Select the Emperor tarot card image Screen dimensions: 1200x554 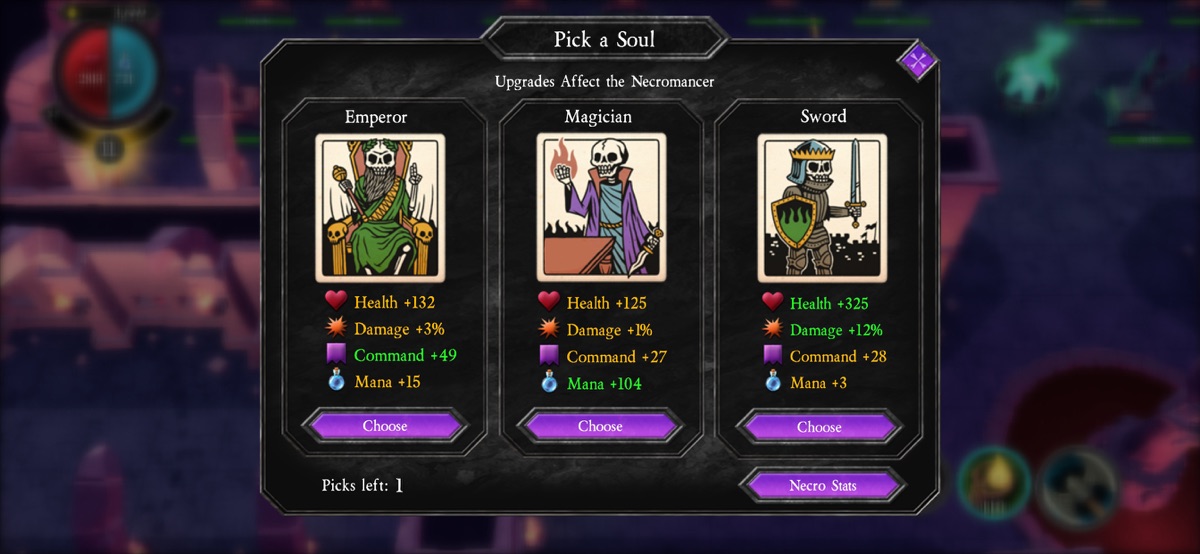[380, 208]
